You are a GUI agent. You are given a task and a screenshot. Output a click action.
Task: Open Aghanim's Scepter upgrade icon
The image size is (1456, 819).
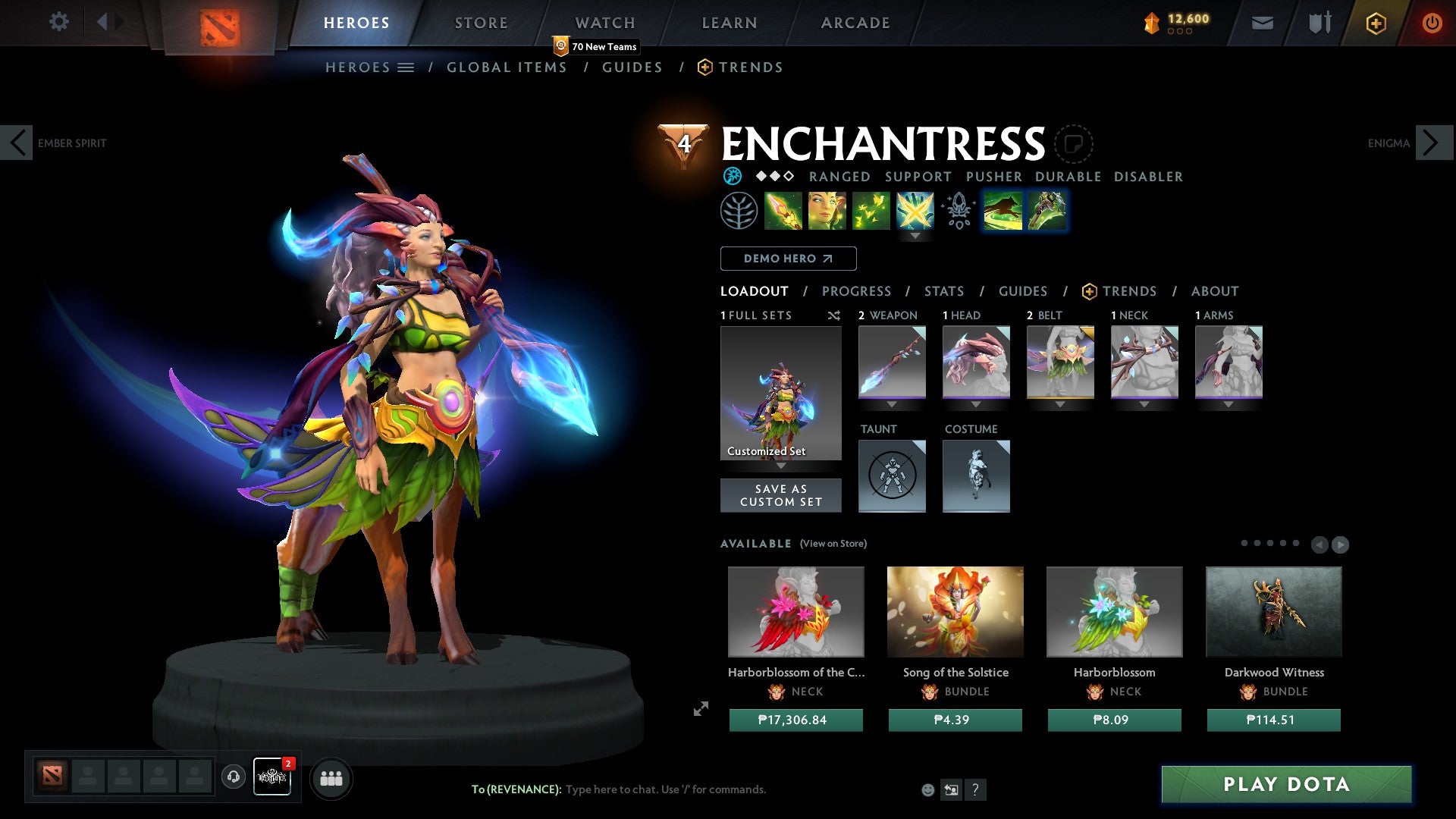[957, 211]
